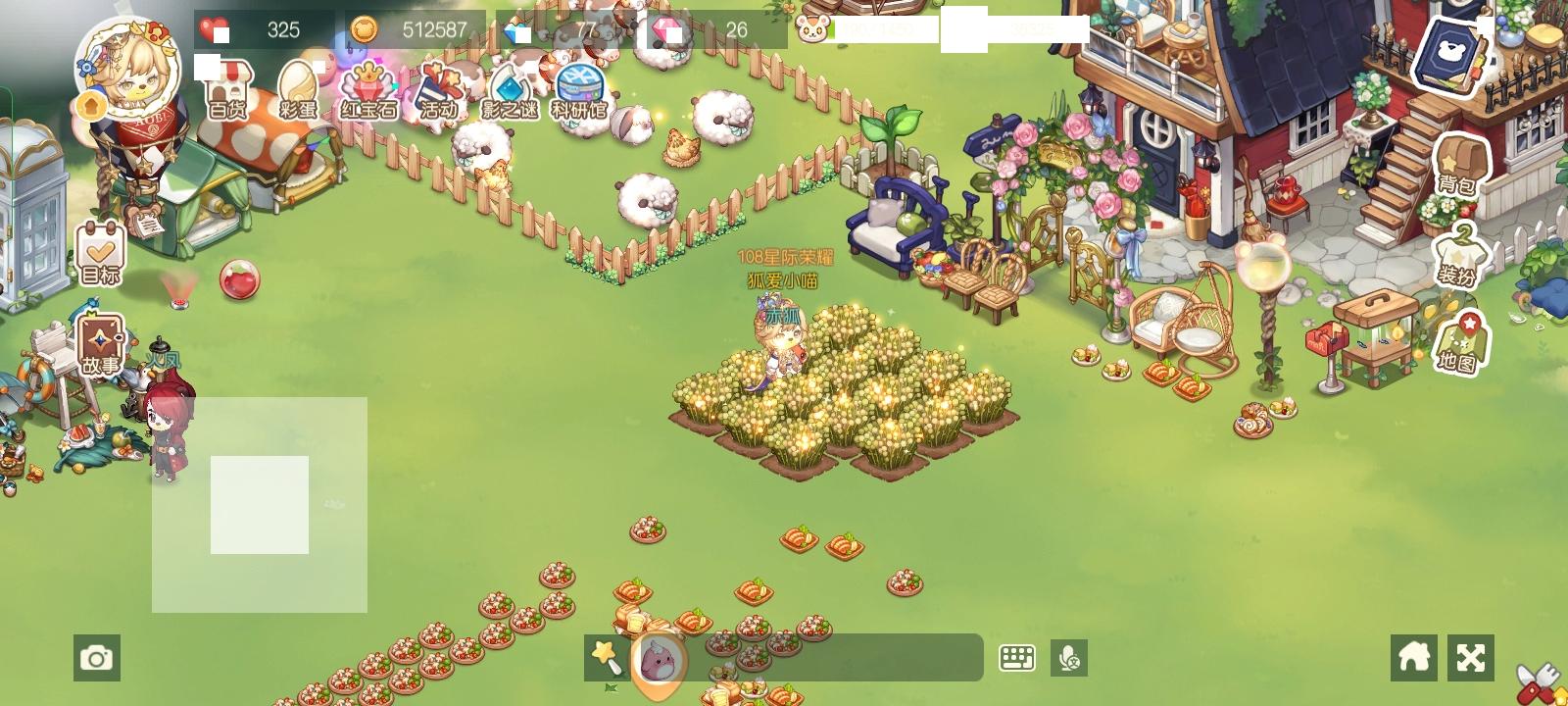1568x706 pixels.
Task: Open the 红宝石 ruby shop
Action: [368, 88]
